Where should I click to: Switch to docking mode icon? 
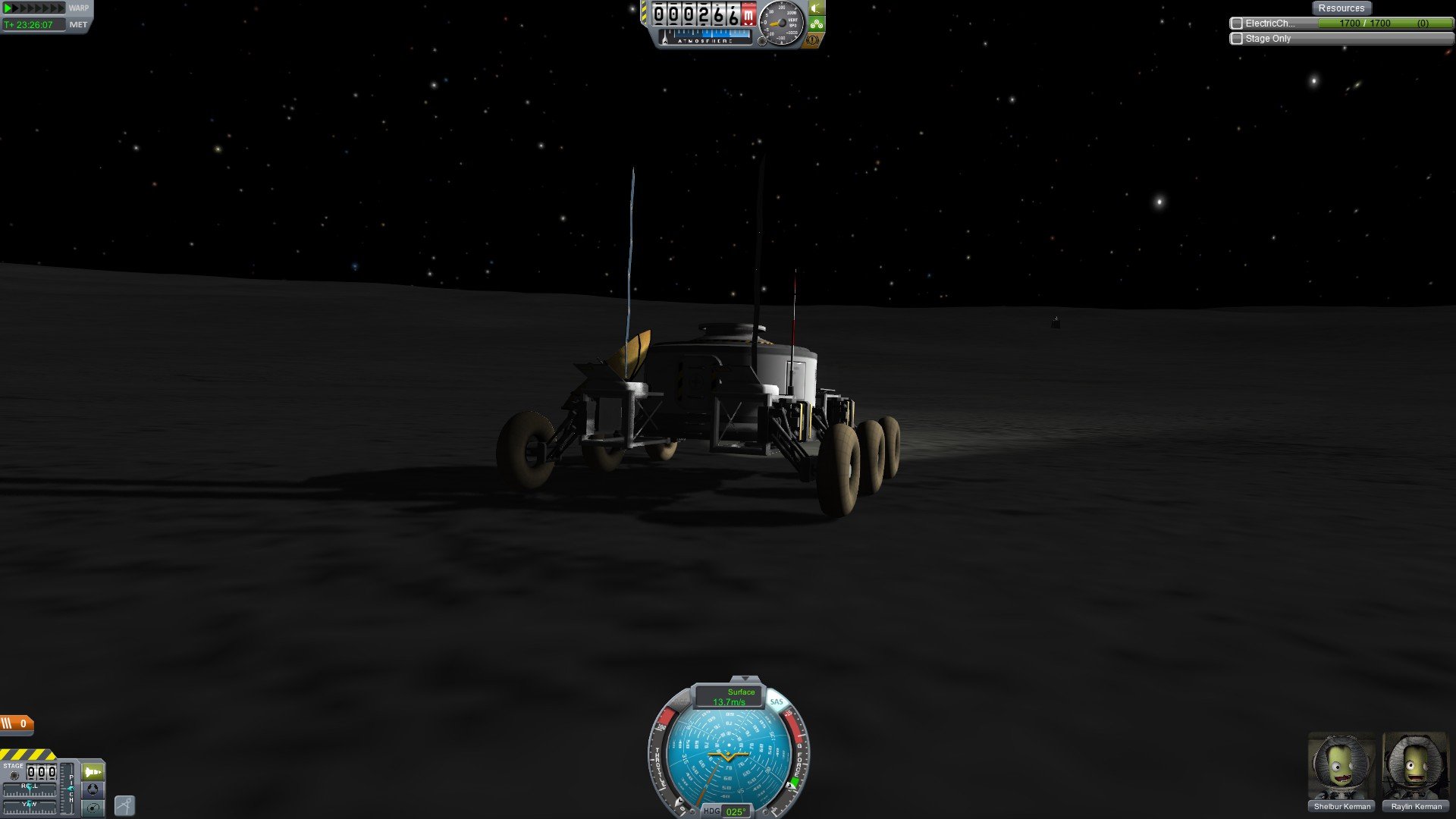pos(93,789)
